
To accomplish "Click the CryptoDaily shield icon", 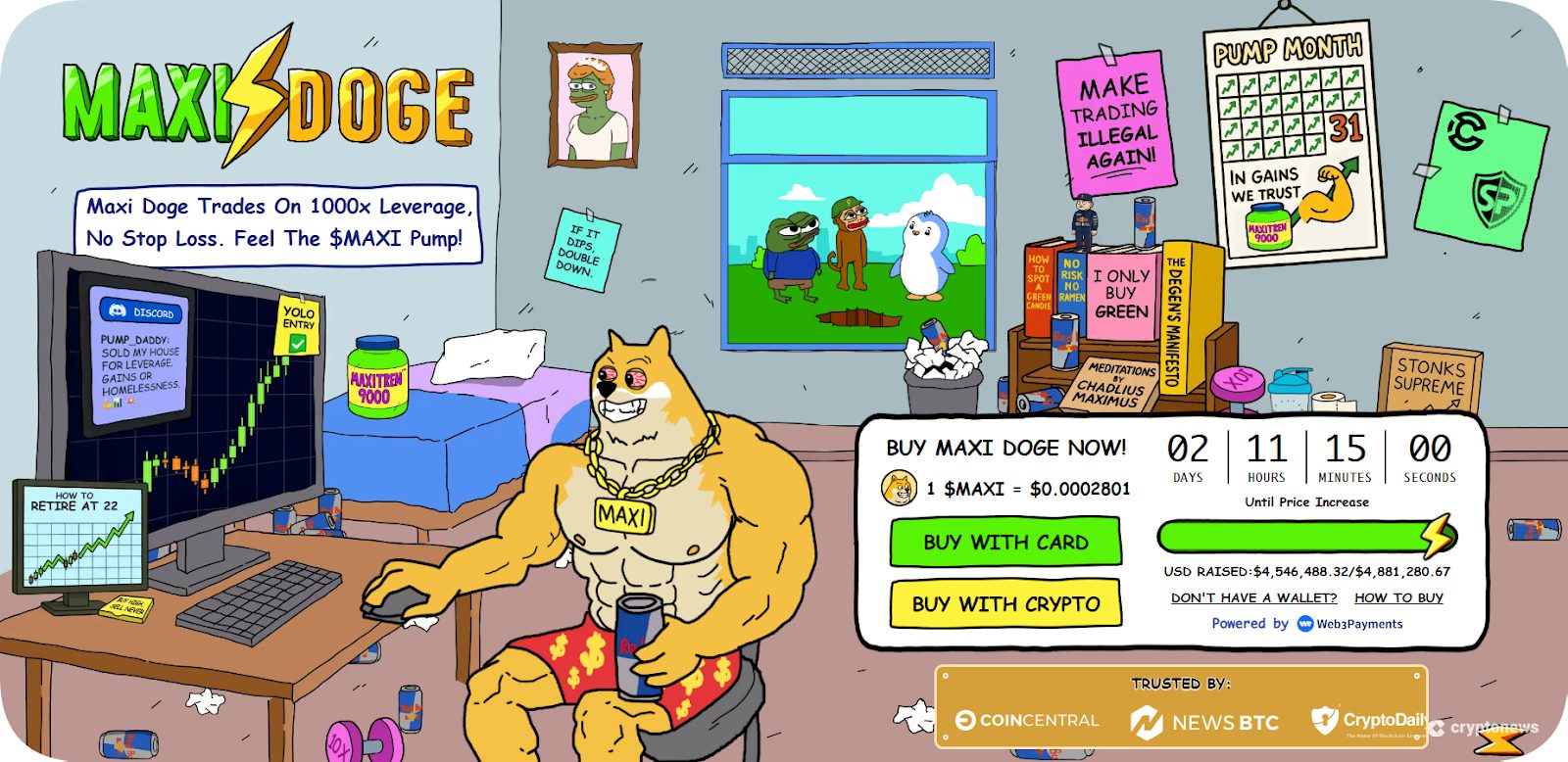I will point(1325,722).
